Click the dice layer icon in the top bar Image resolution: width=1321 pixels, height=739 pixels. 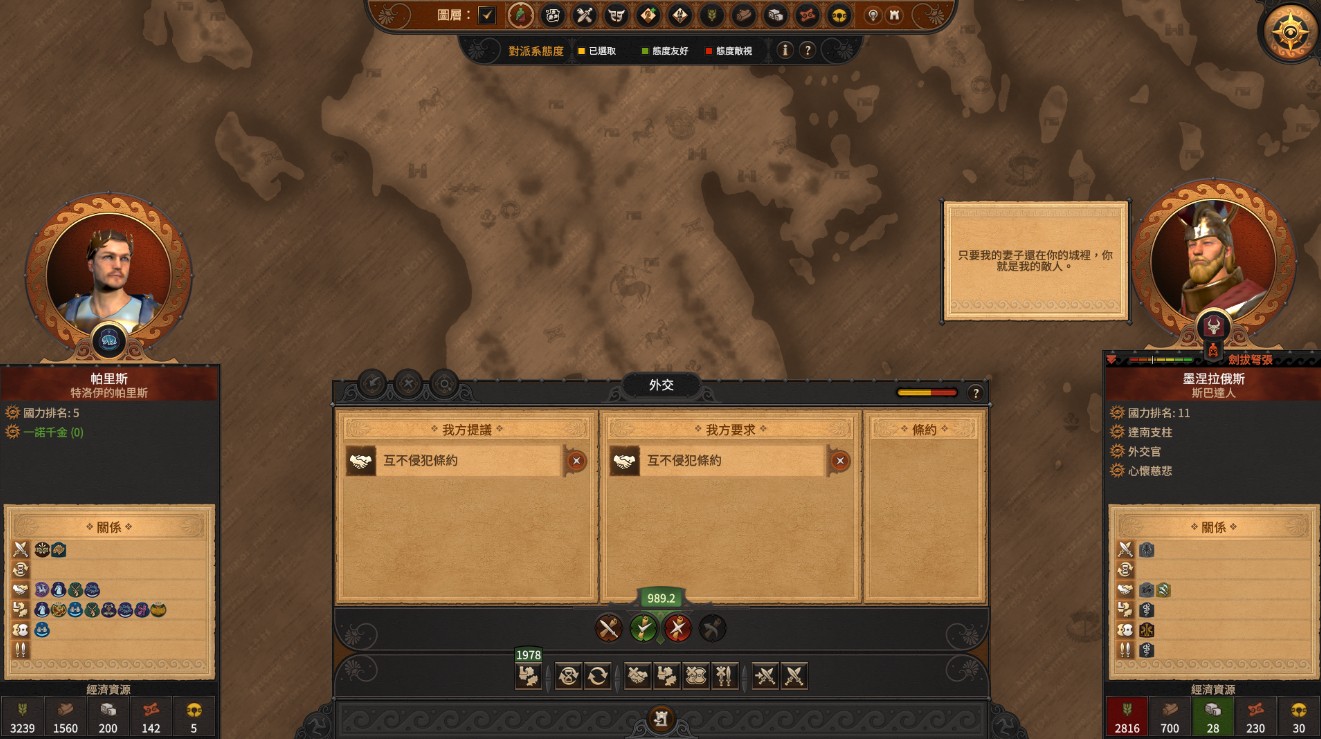click(x=775, y=16)
